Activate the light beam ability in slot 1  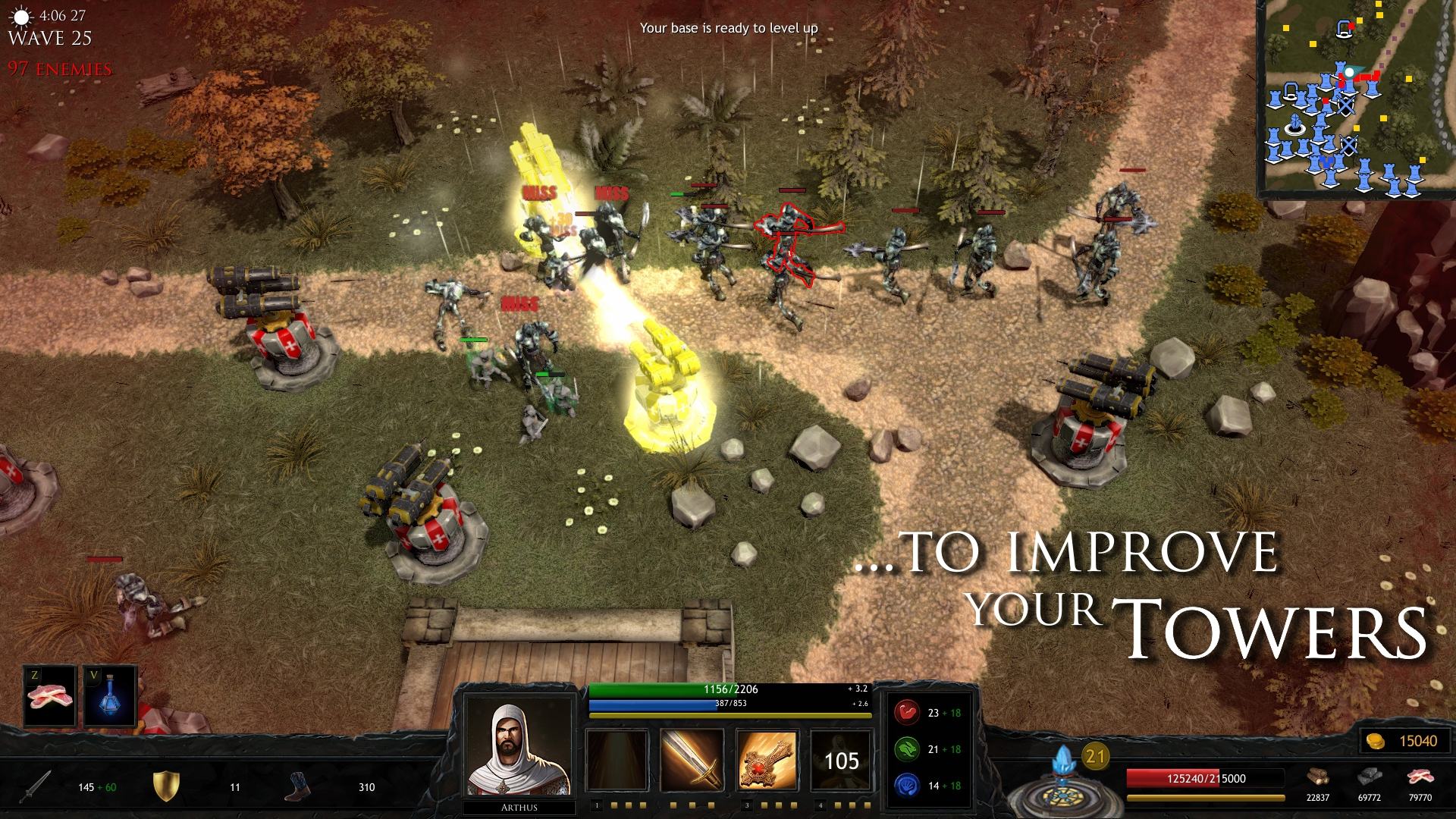click(x=617, y=760)
